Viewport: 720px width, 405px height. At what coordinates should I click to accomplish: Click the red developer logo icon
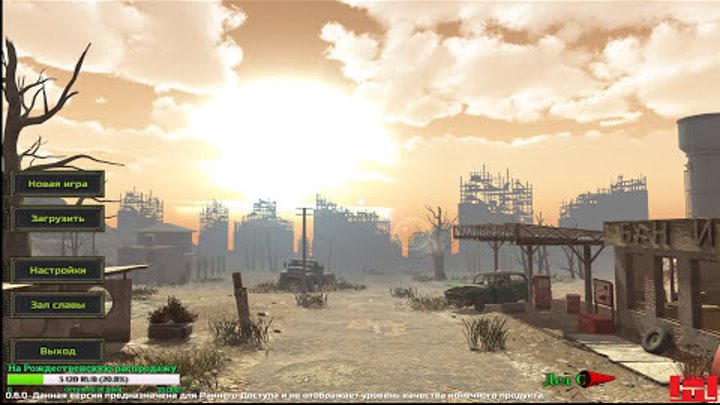pos(693,387)
